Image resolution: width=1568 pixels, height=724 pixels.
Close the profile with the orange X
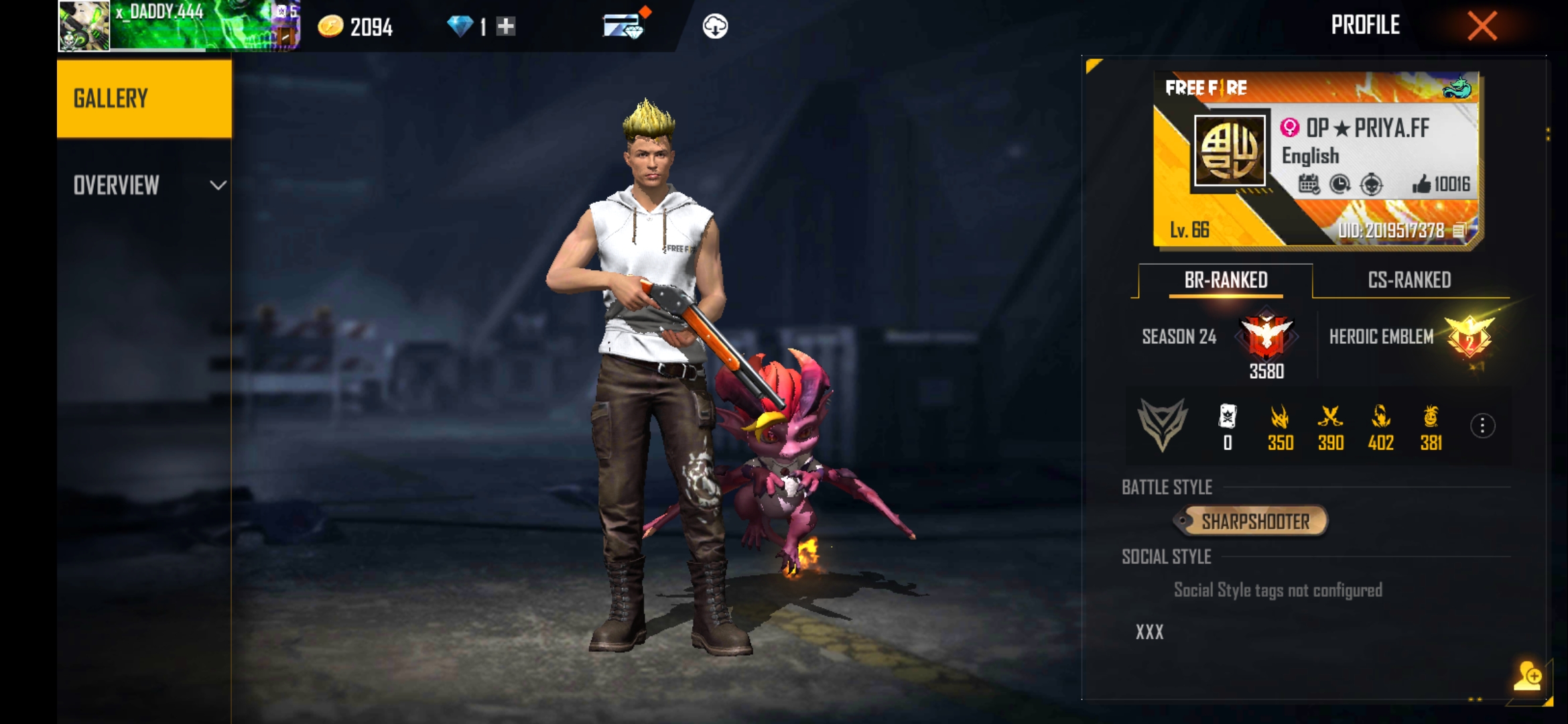pos(1482,27)
